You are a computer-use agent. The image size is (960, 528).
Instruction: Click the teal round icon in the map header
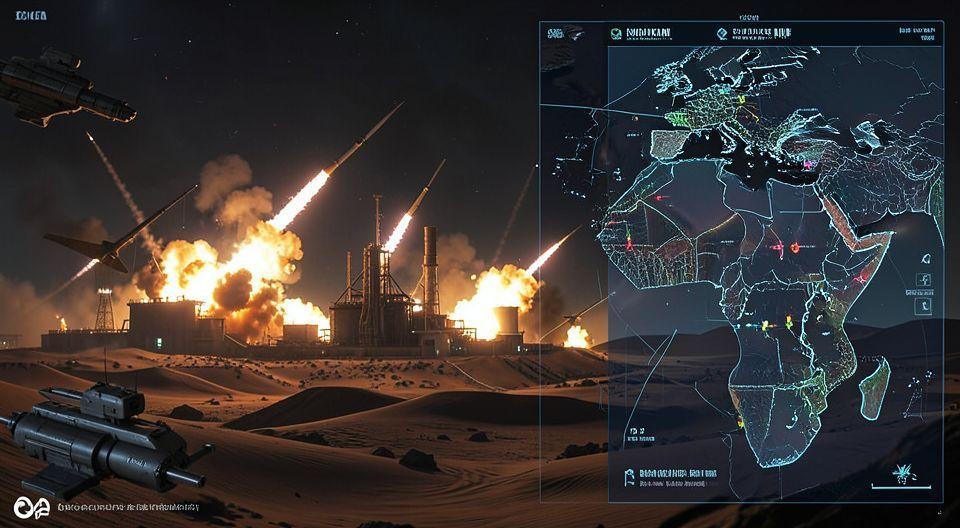pos(616,33)
